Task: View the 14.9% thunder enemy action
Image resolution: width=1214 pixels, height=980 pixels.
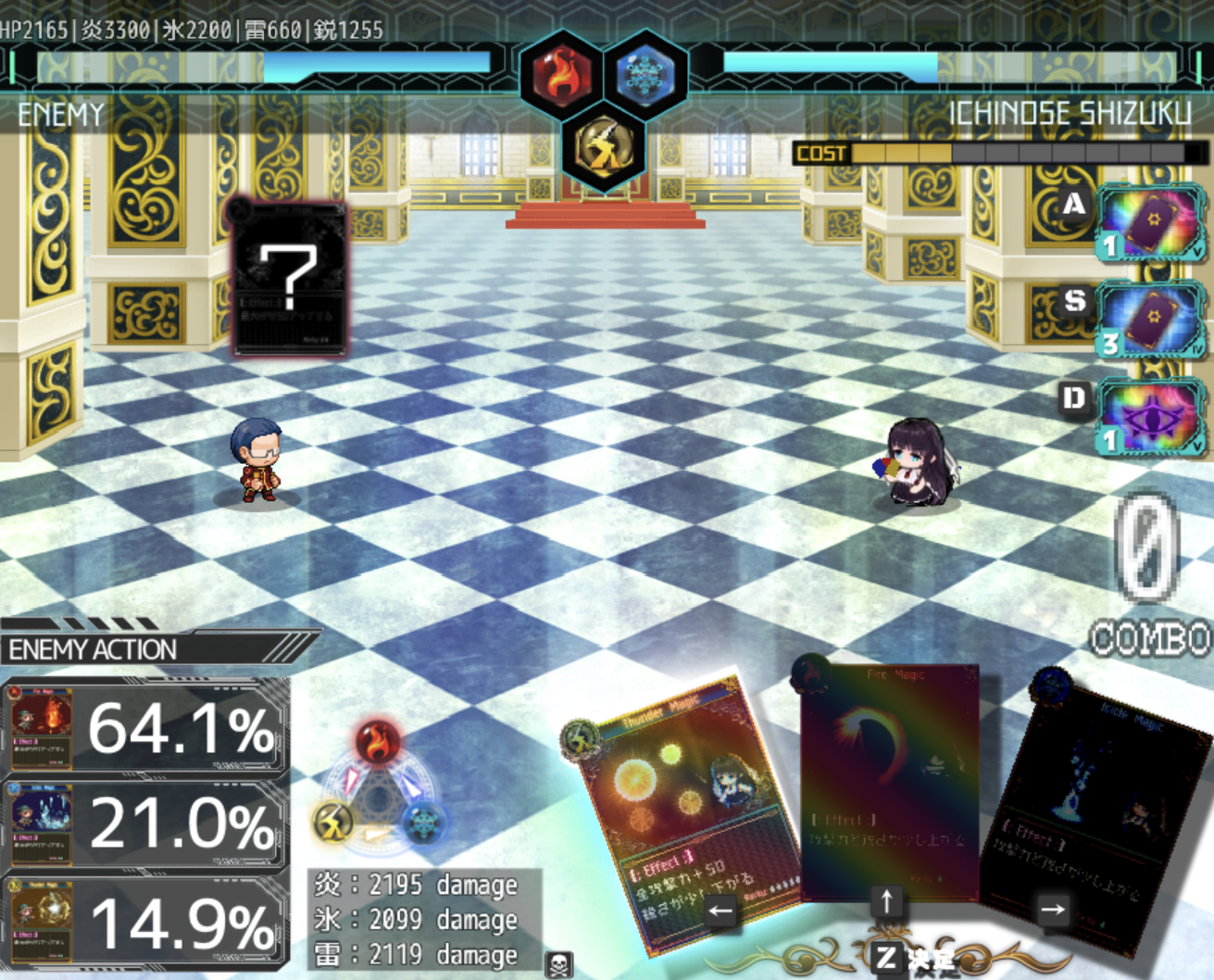Action: [x=145, y=922]
